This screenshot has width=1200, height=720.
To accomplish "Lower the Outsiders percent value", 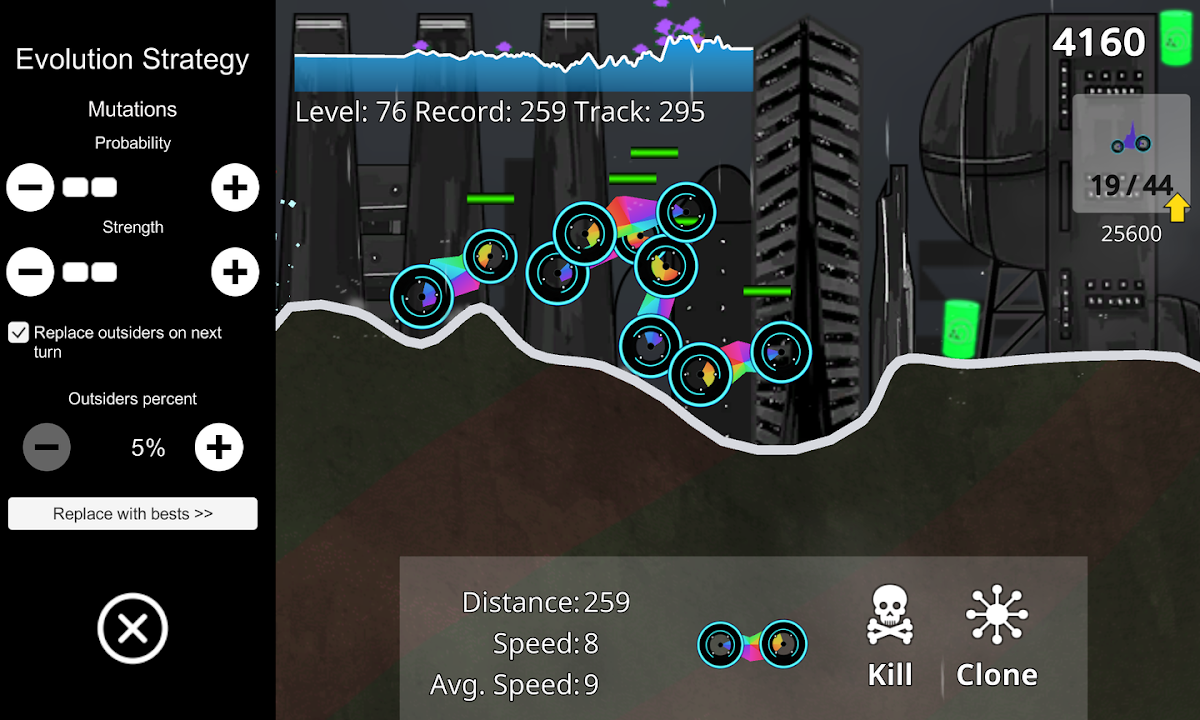I will [47, 447].
